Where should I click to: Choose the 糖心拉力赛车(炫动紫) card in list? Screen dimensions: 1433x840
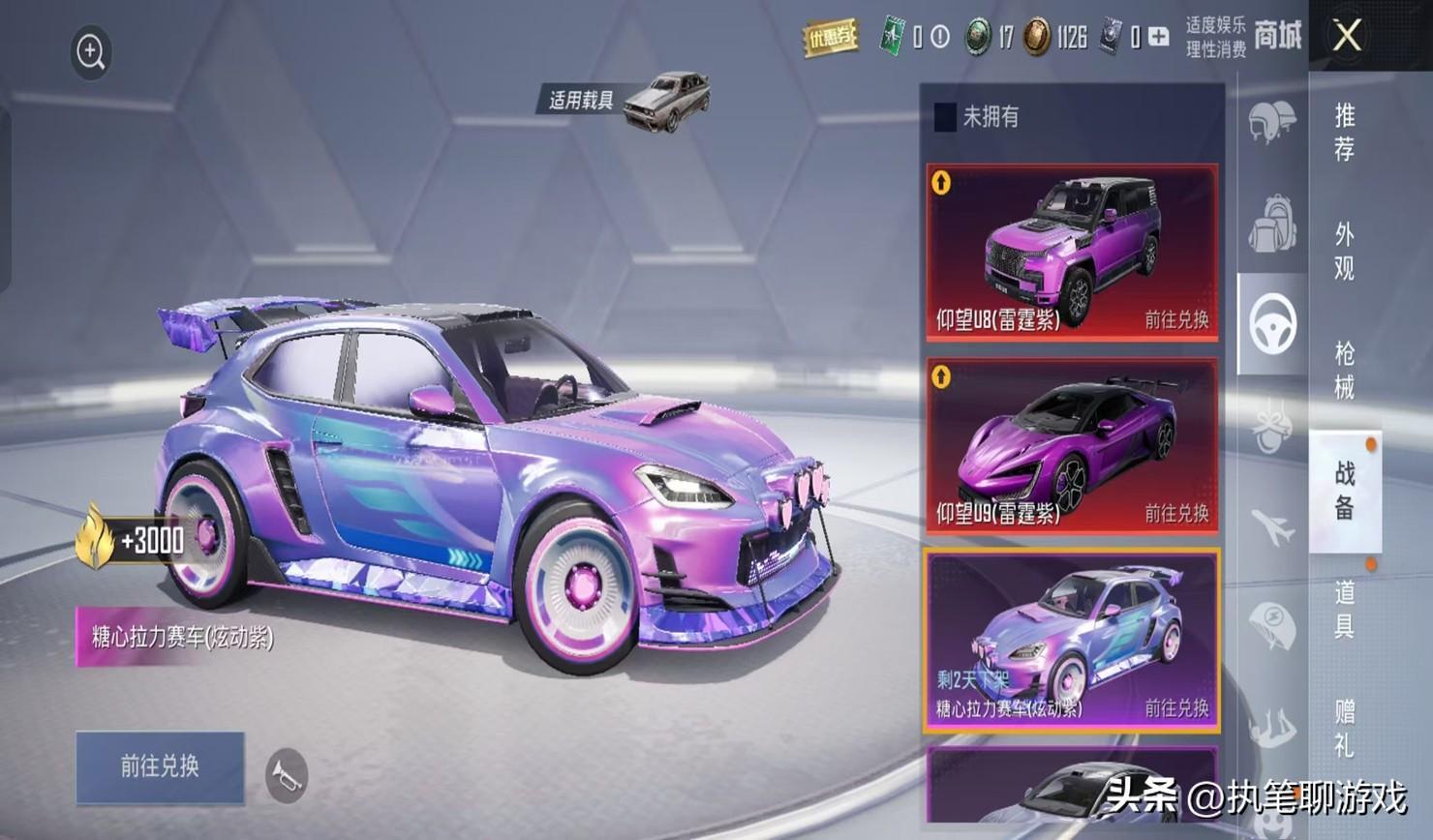(1072, 641)
